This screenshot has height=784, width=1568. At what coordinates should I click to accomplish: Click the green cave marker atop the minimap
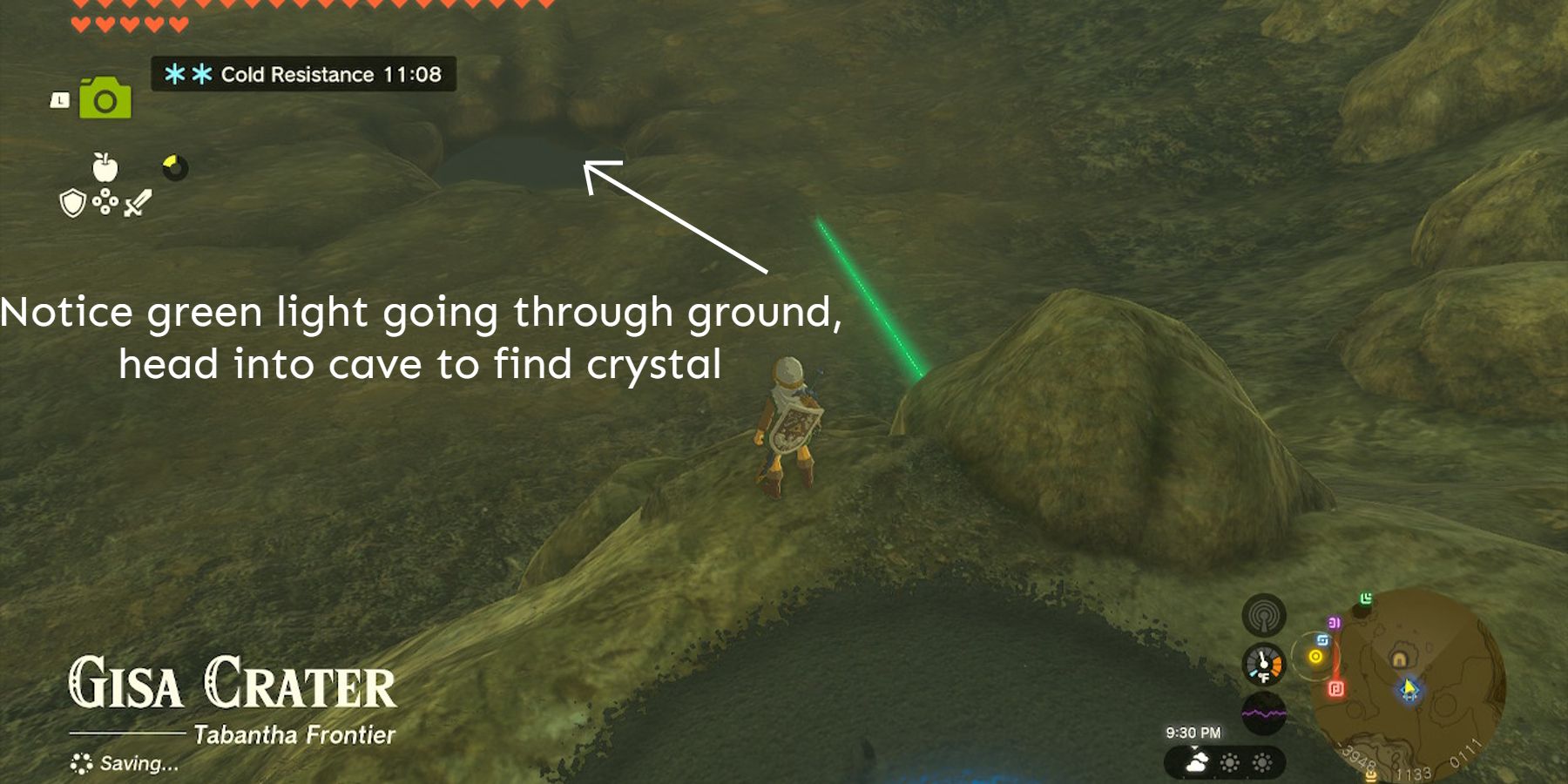coord(1365,598)
